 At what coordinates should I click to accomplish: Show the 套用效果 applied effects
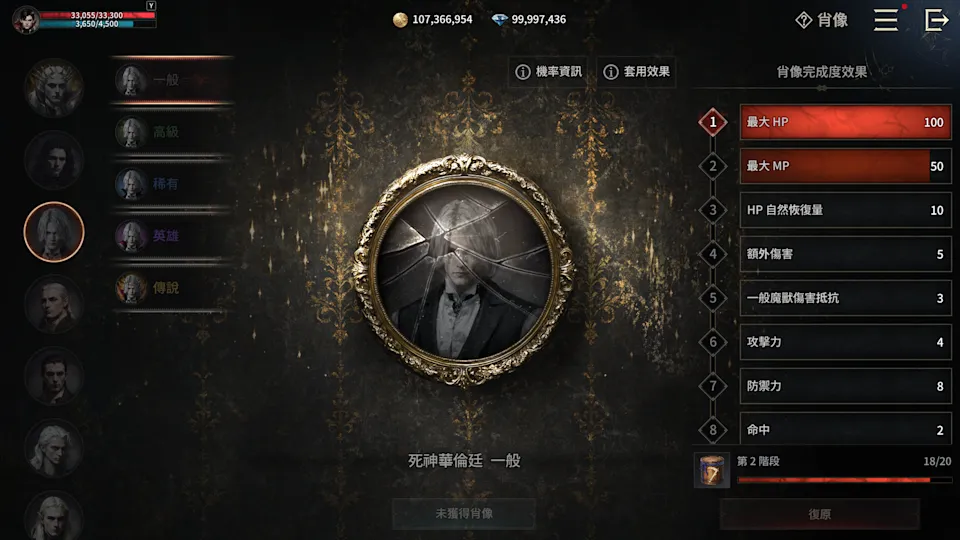pyautogui.click(x=636, y=72)
